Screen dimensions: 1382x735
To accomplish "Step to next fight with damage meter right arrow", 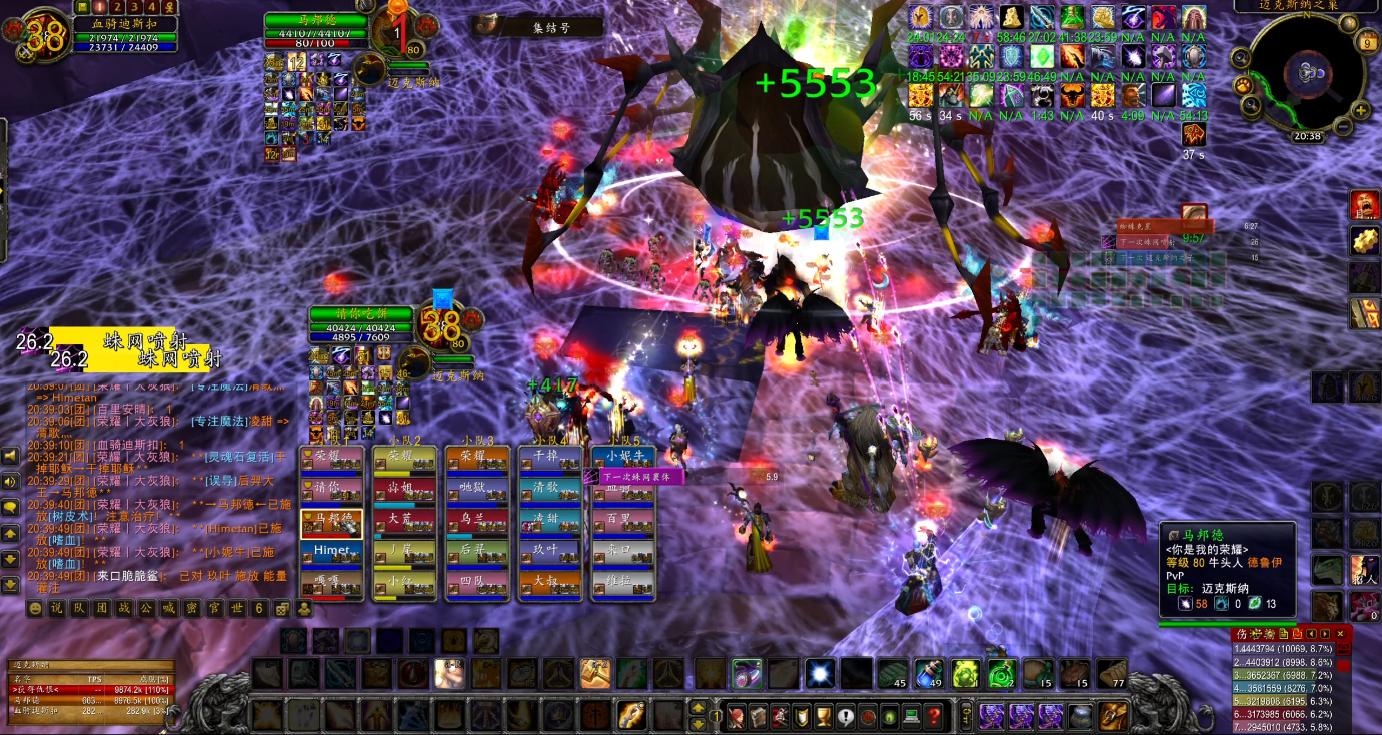I will coord(1324,634).
